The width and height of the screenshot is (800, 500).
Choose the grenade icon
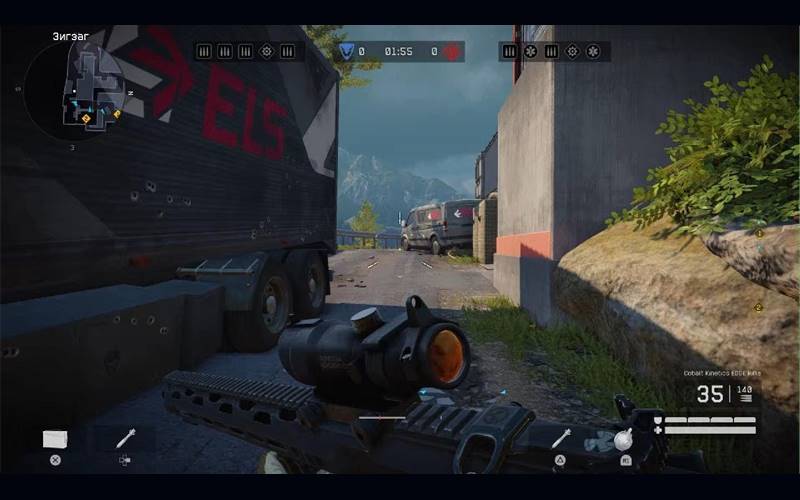[624, 439]
